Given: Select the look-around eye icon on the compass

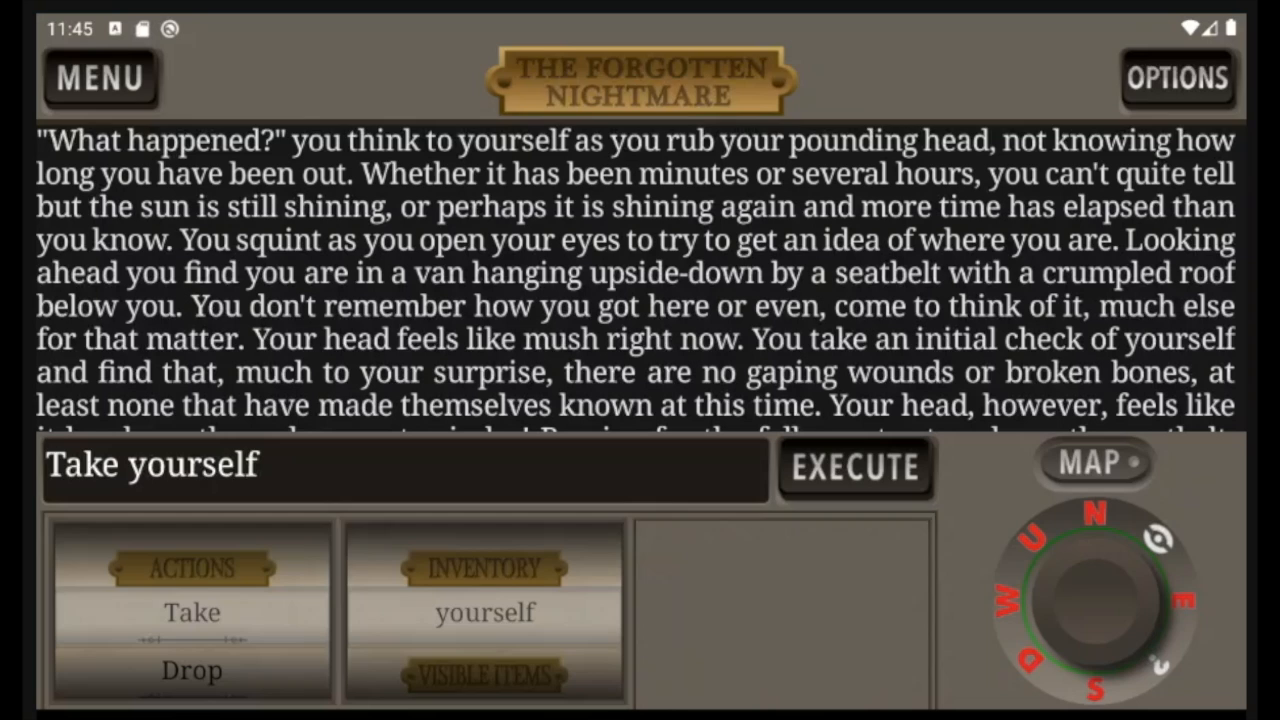Looking at the screenshot, I should click(x=1157, y=539).
